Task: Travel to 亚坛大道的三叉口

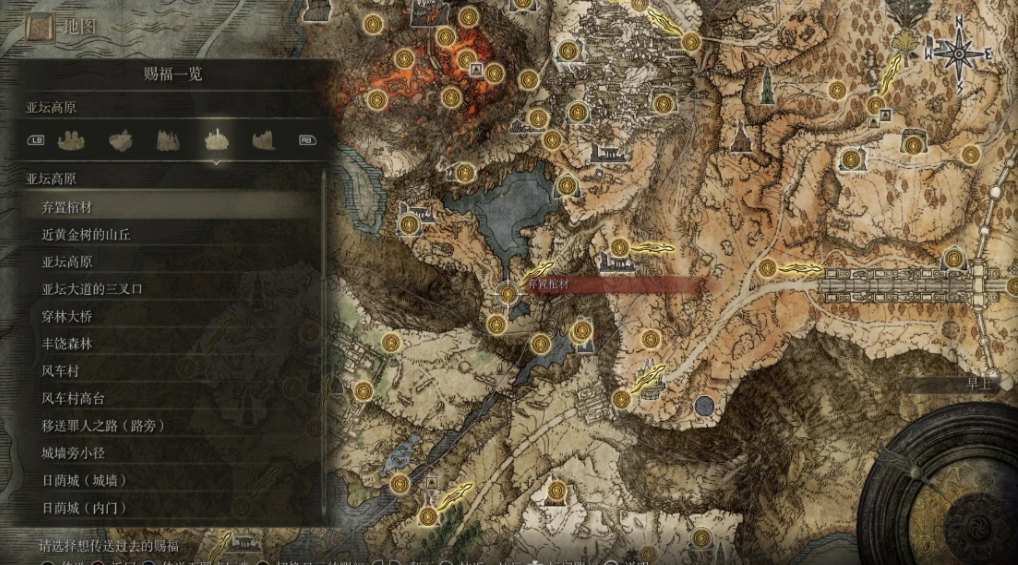Action: [170, 289]
